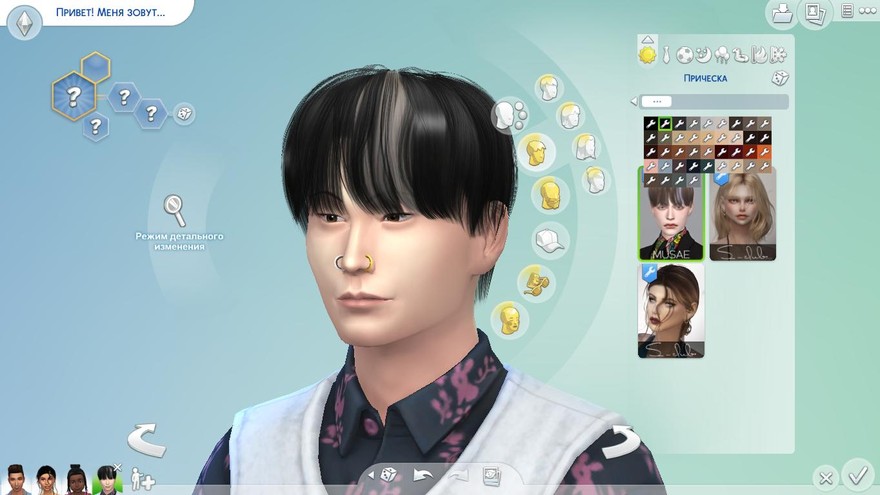Open the gallery save folder icon
The height and width of the screenshot is (495, 880).
(780, 13)
